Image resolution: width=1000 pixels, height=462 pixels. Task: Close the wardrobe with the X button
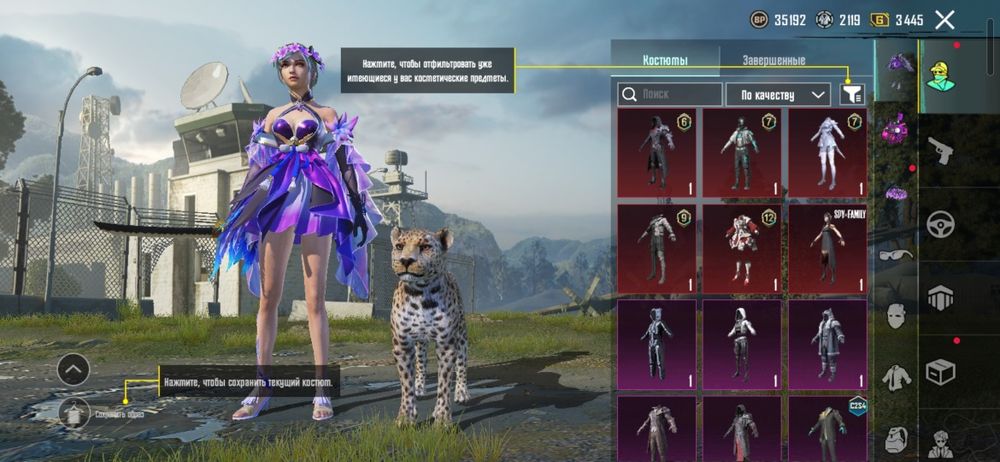945,19
